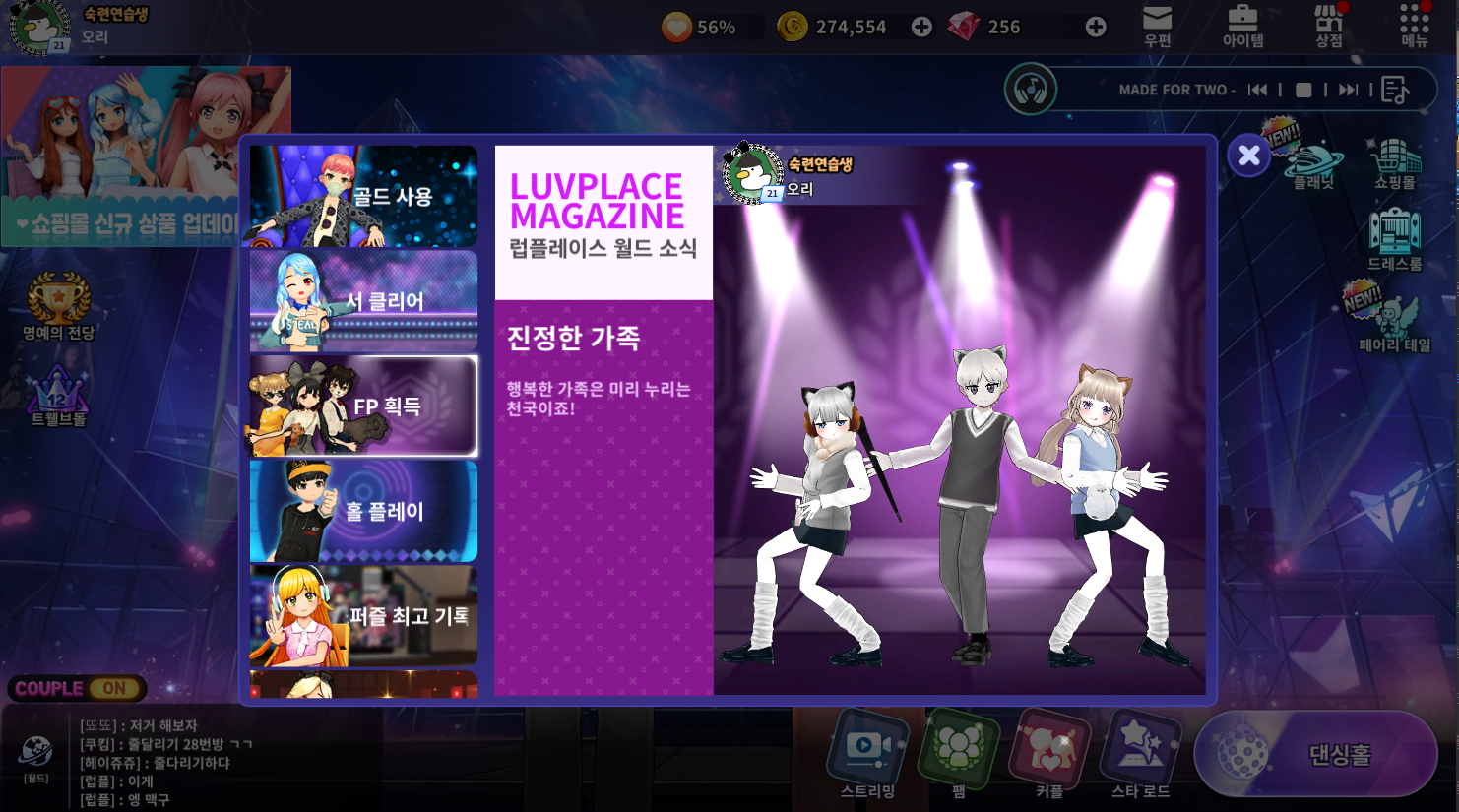
Task: Add more gold coins with plus button
Action: coord(921,28)
